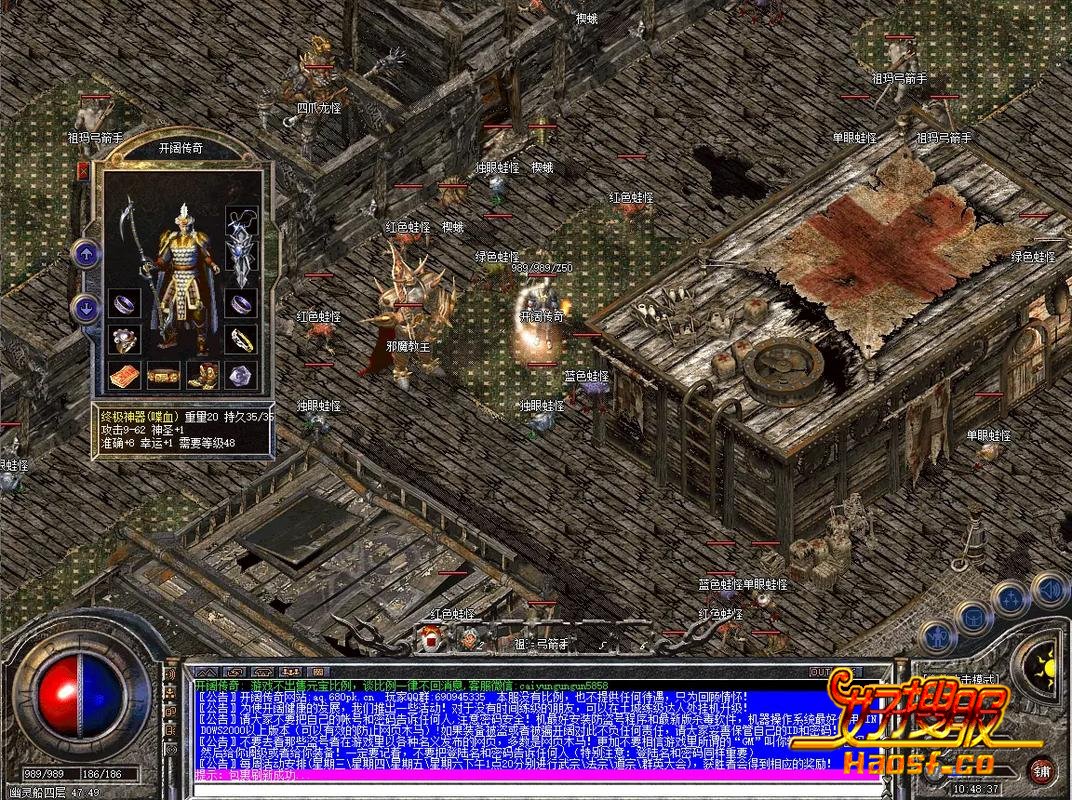Image resolution: width=1072 pixels, height=800 pixels.
Task: Click the up arrow button on equipment panel
Action: (85, 253)
